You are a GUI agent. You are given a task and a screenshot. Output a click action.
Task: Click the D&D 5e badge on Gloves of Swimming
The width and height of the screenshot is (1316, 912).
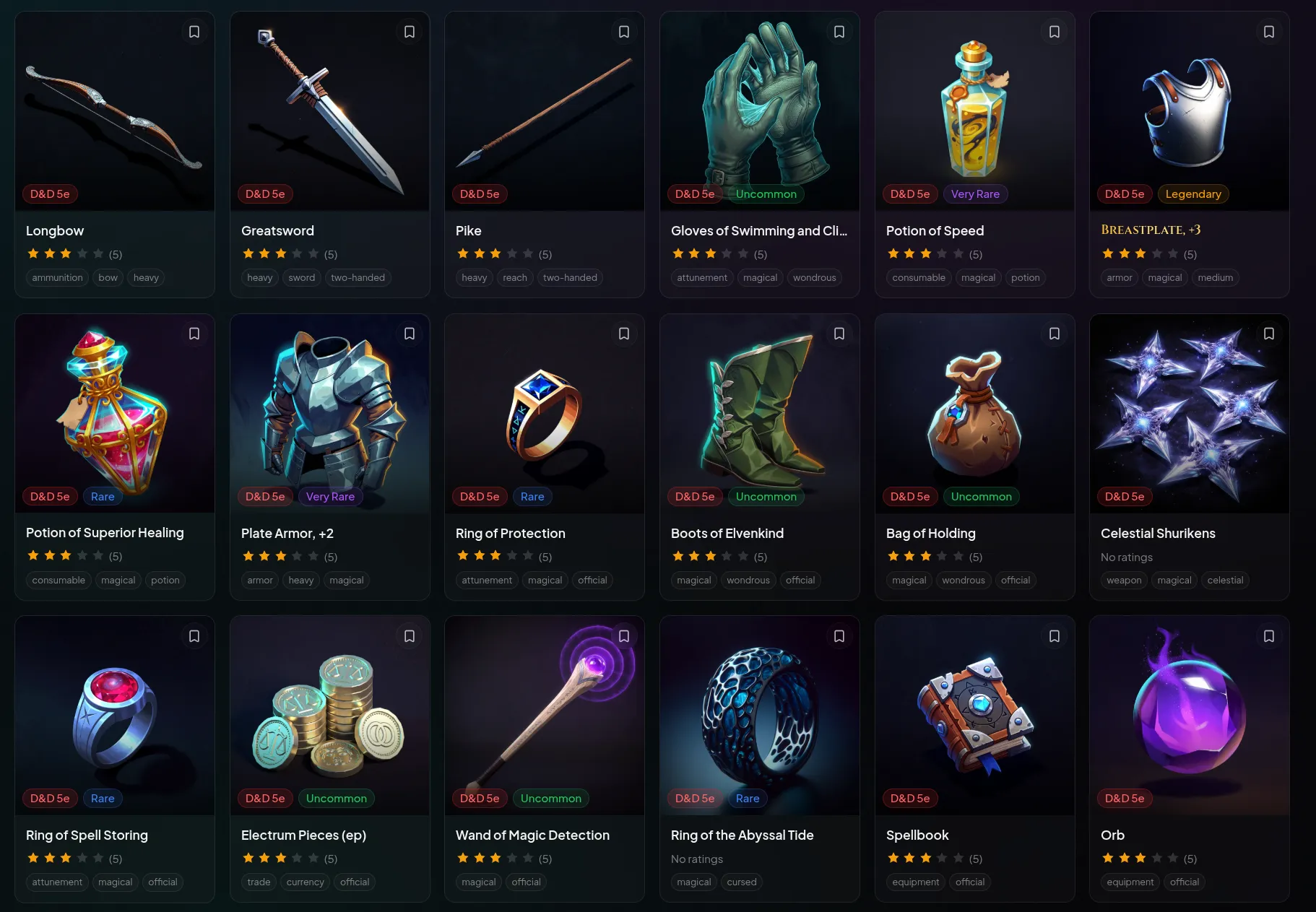(x=694, y=194)
